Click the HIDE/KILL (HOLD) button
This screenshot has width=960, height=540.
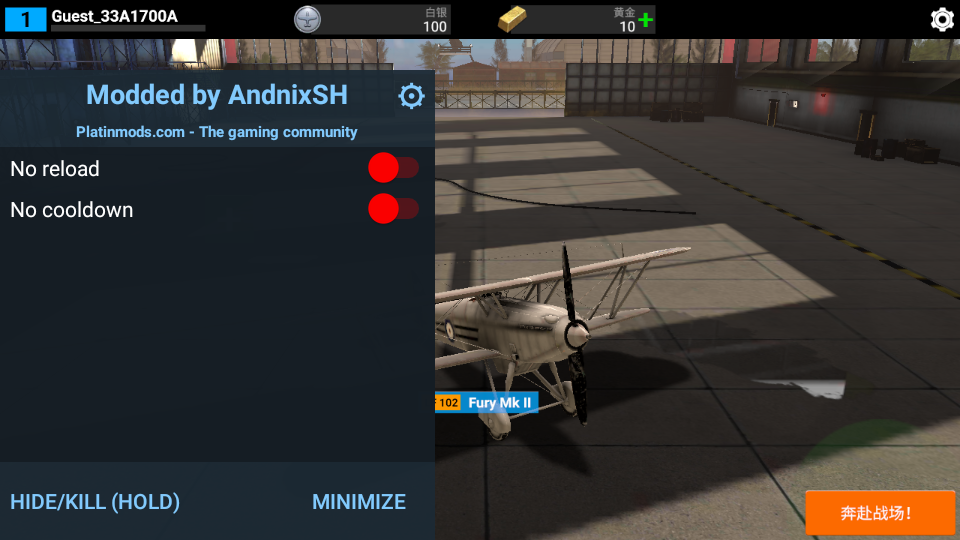95,502
